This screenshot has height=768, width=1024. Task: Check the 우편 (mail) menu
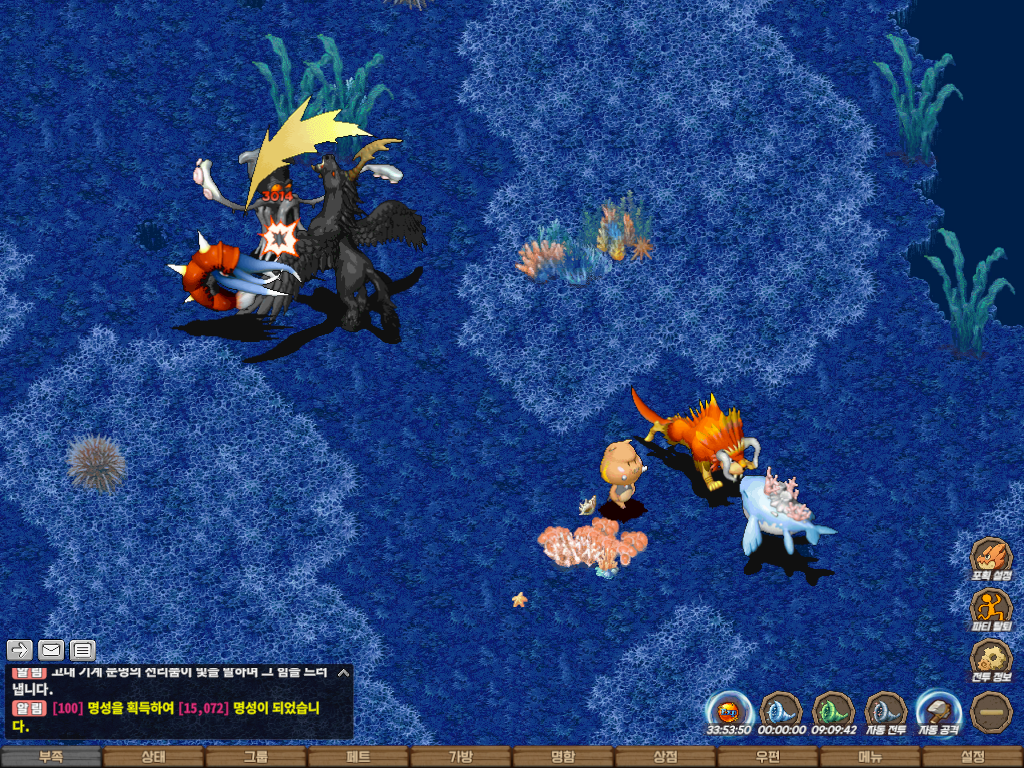click(767, 757)
